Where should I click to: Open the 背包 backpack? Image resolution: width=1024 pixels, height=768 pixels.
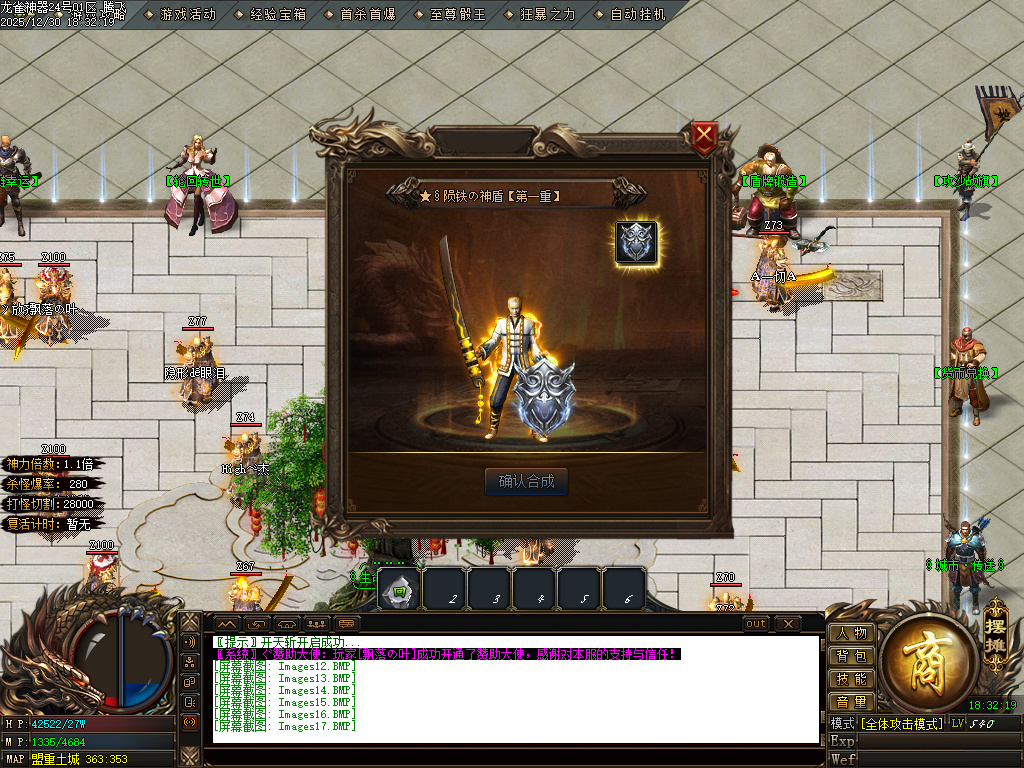point(851,656)
